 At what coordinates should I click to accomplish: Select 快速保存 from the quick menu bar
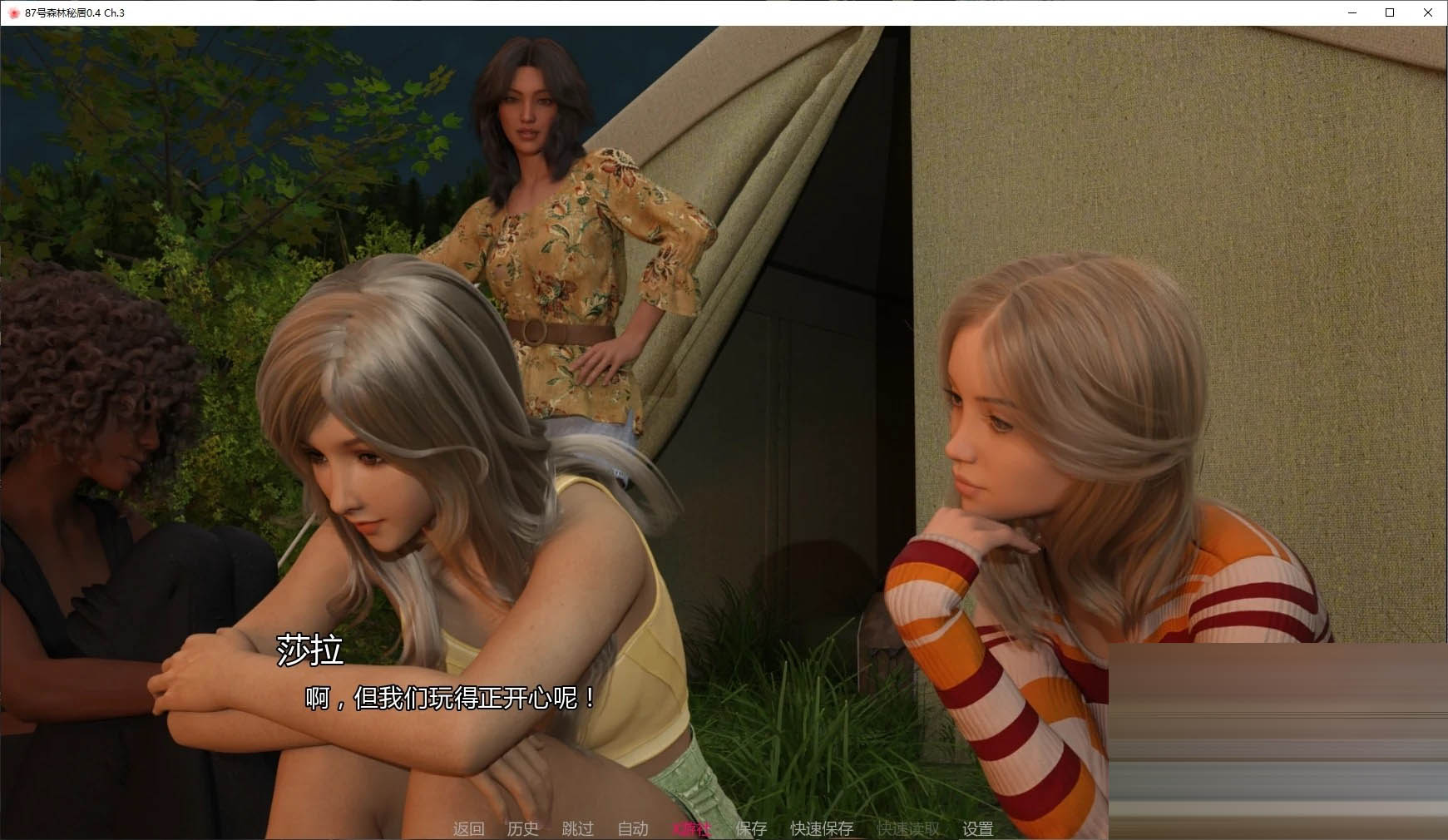[820, 828]
